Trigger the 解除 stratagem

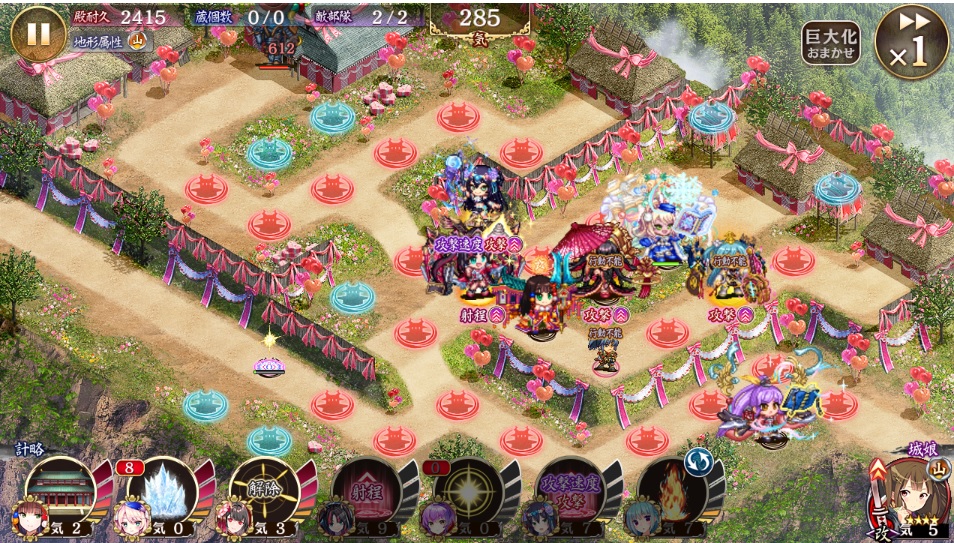265,492
